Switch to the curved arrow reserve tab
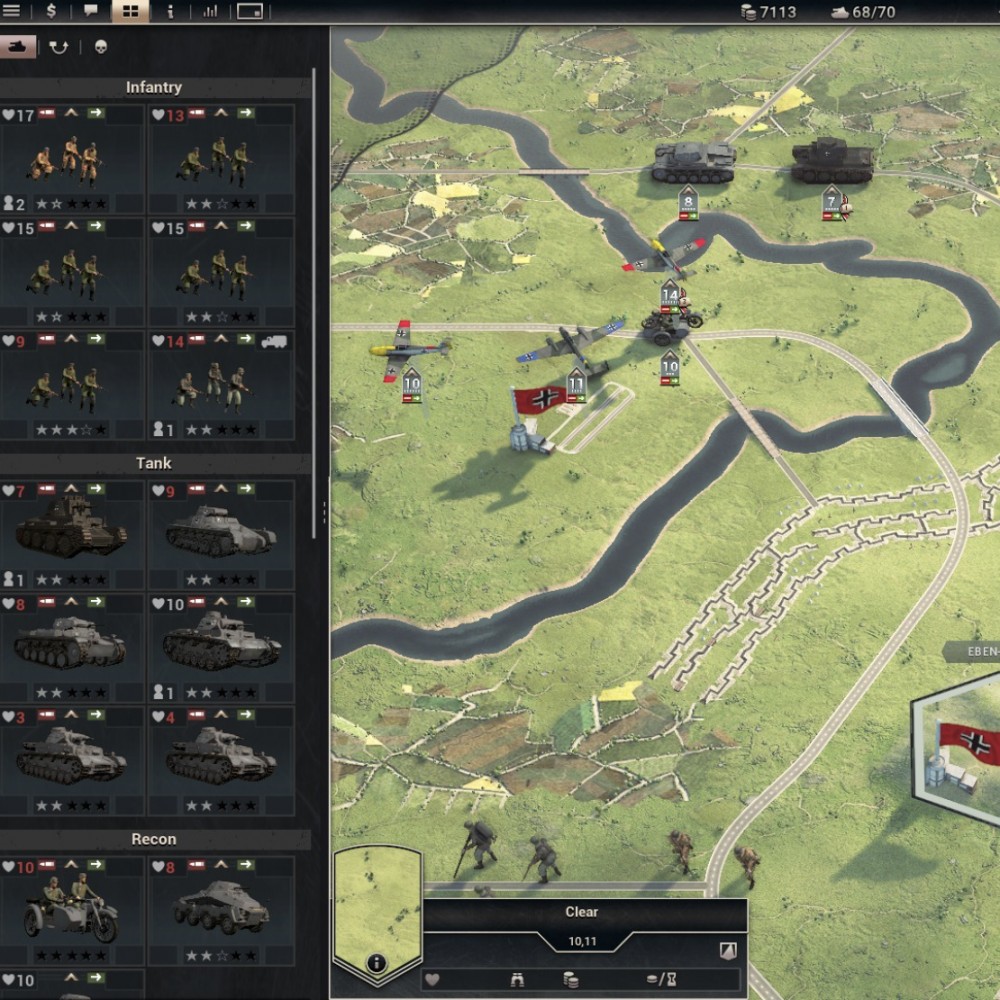This screenshot has height=1000, width=1000. (x=59, y=46)
